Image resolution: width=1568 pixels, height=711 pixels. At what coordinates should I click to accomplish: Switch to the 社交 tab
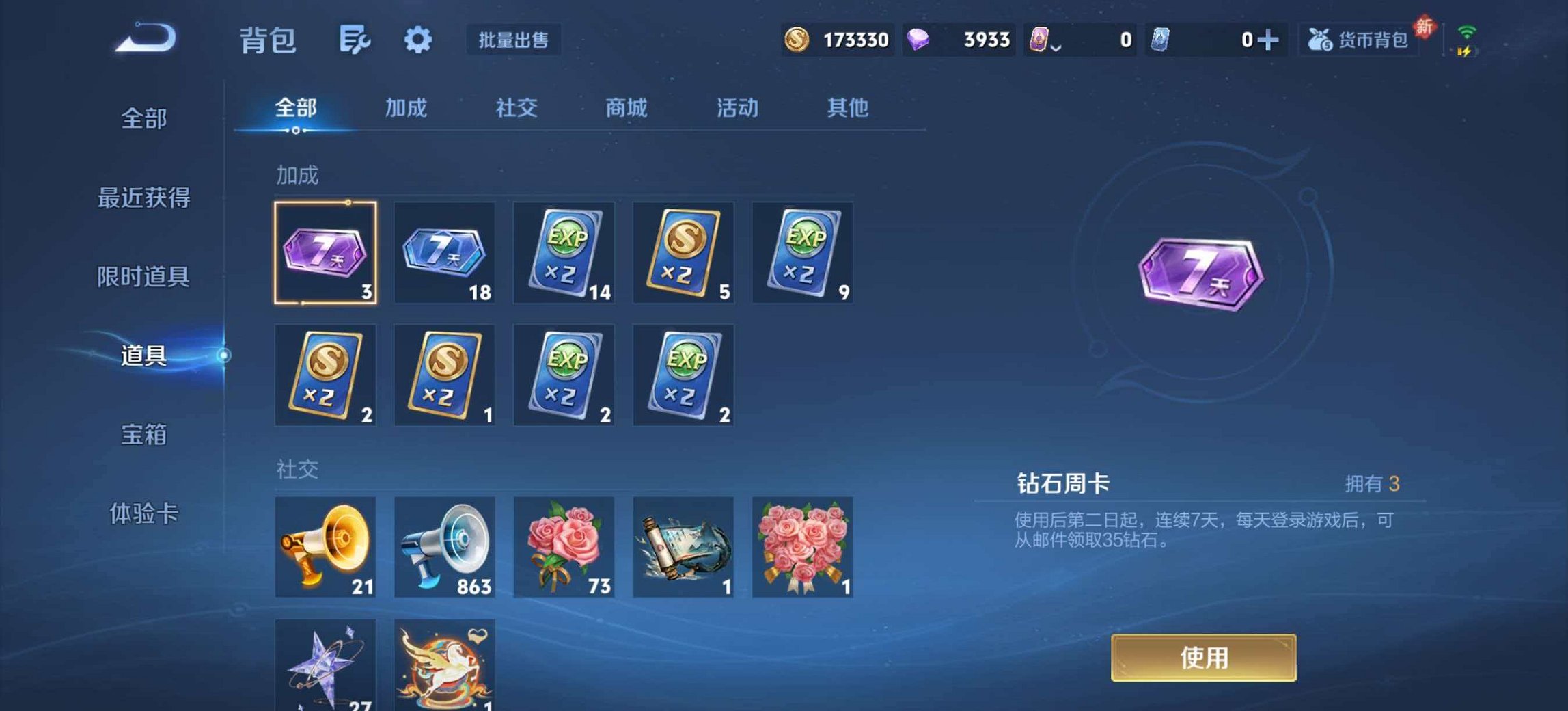[517, 108]
